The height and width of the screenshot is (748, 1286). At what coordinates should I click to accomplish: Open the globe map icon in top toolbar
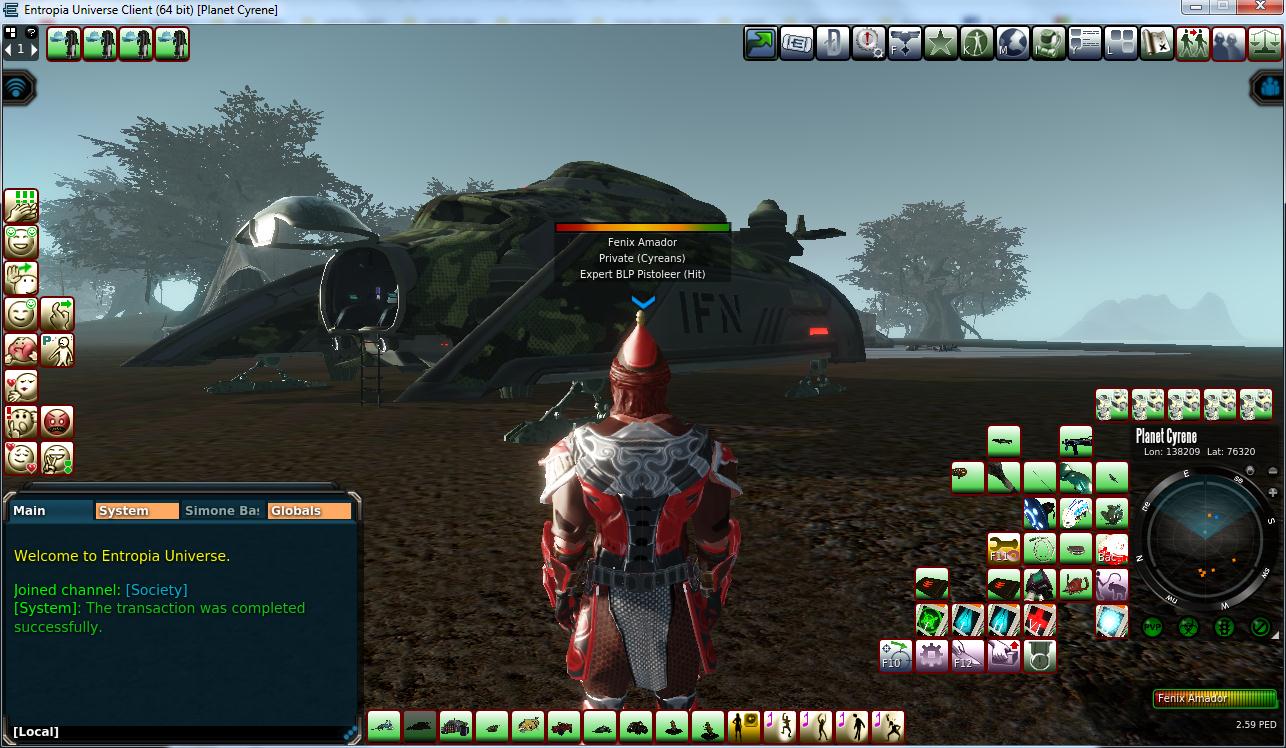click(x=1013, y=43)
